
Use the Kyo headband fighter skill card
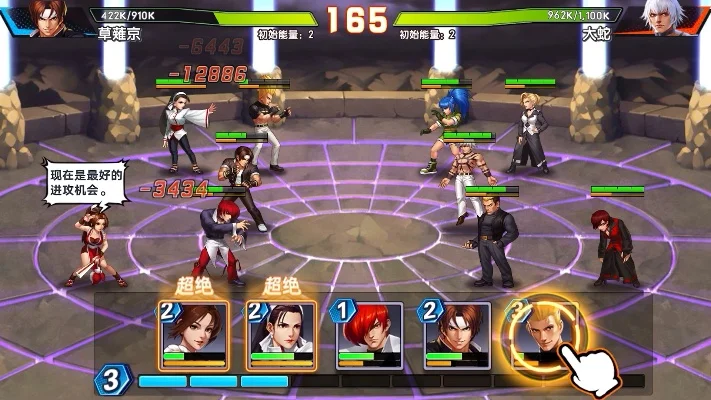coord(457,335)
